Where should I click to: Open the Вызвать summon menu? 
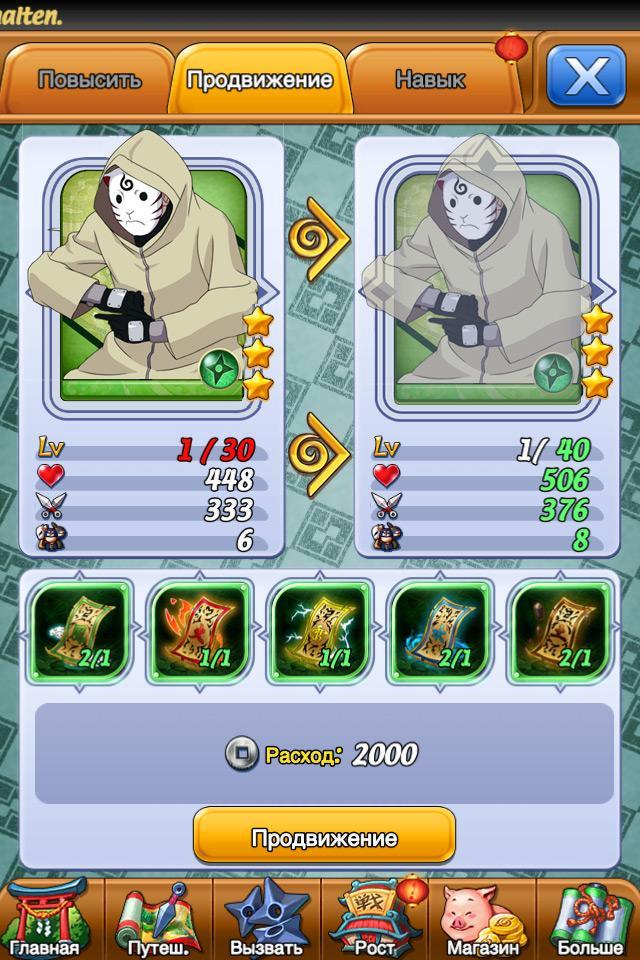pos(266,920)
